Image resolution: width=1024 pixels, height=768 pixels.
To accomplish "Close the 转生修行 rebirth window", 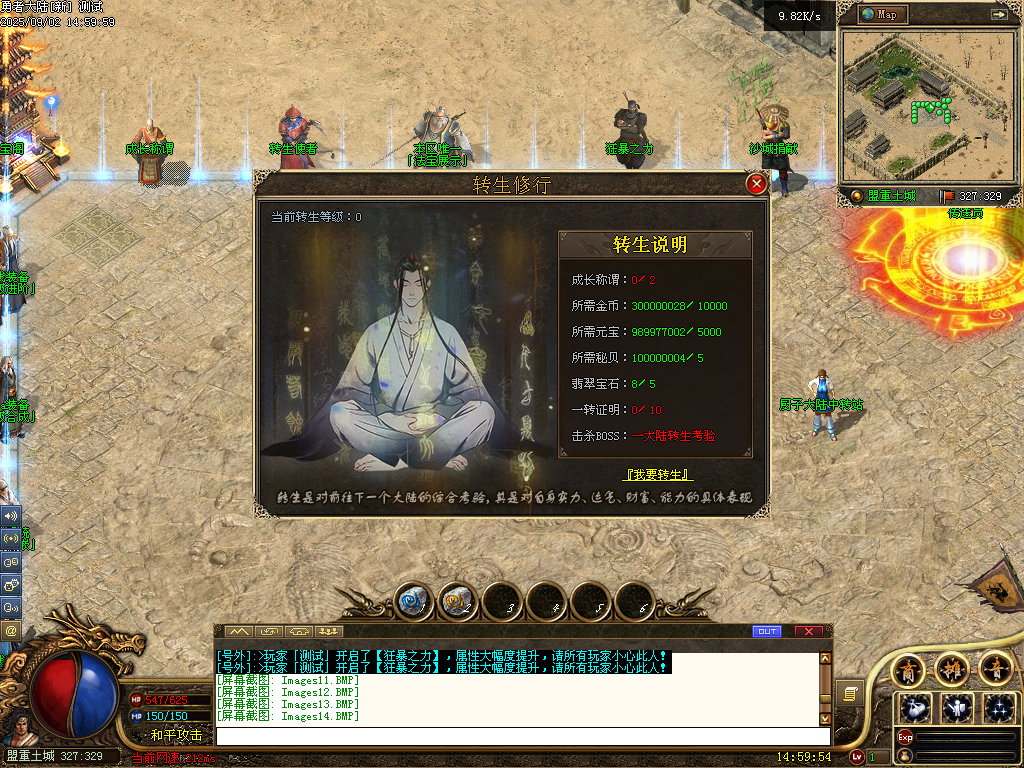I will click(x=757, y=184).
